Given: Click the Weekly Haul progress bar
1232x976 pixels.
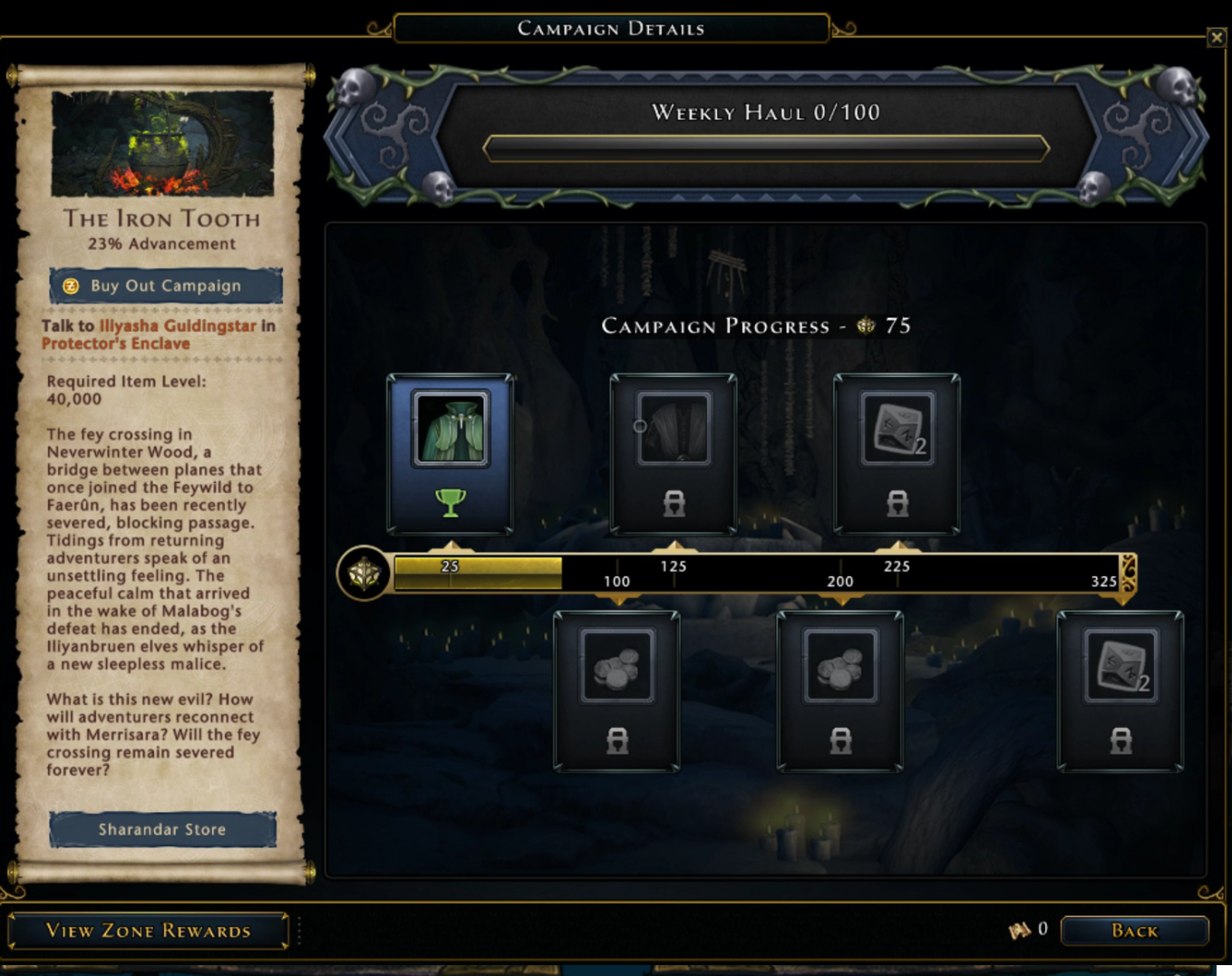Looking at the screenshot, I should pos(767,148).
